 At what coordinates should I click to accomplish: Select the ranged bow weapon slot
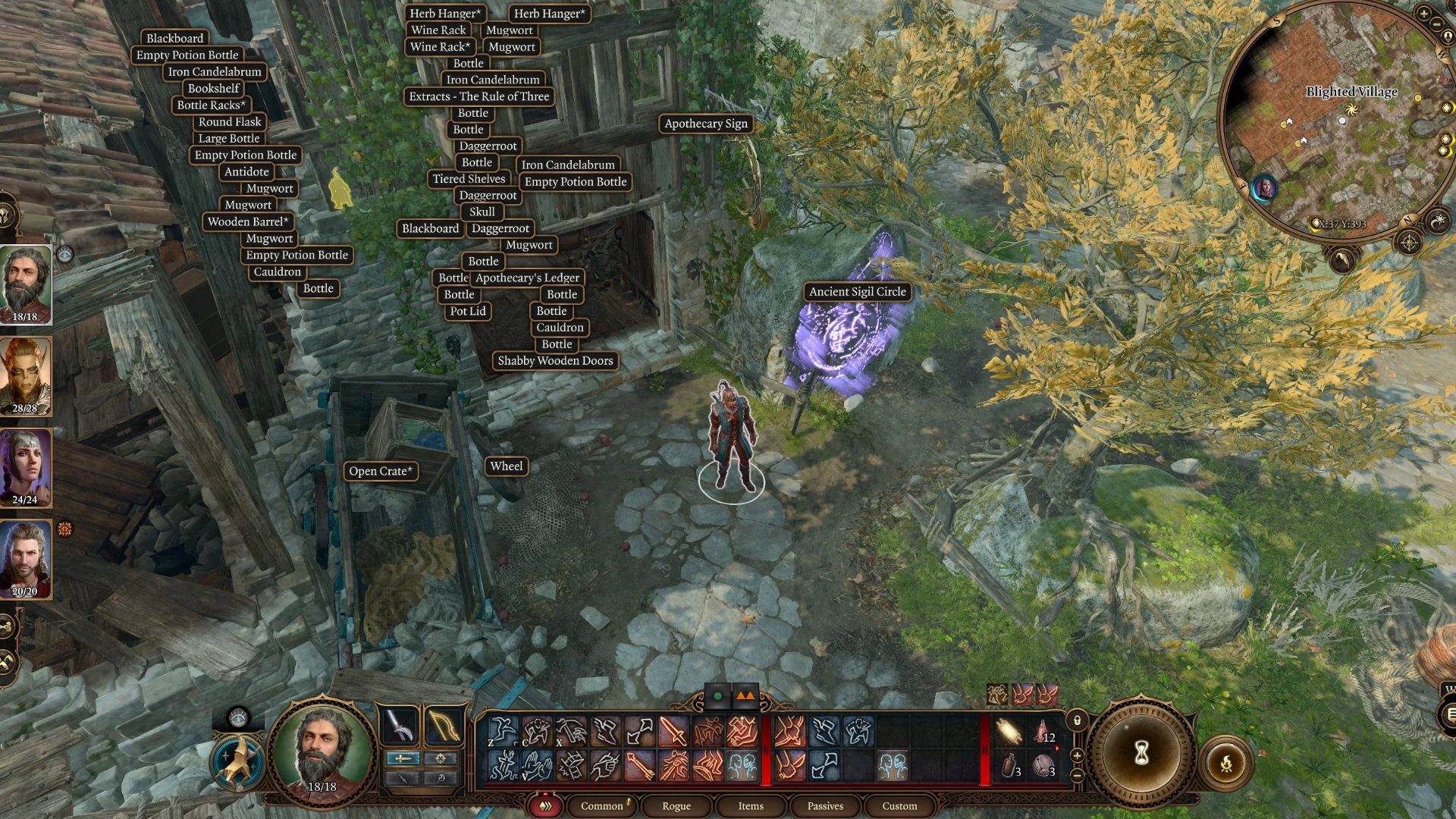point(443,726)
